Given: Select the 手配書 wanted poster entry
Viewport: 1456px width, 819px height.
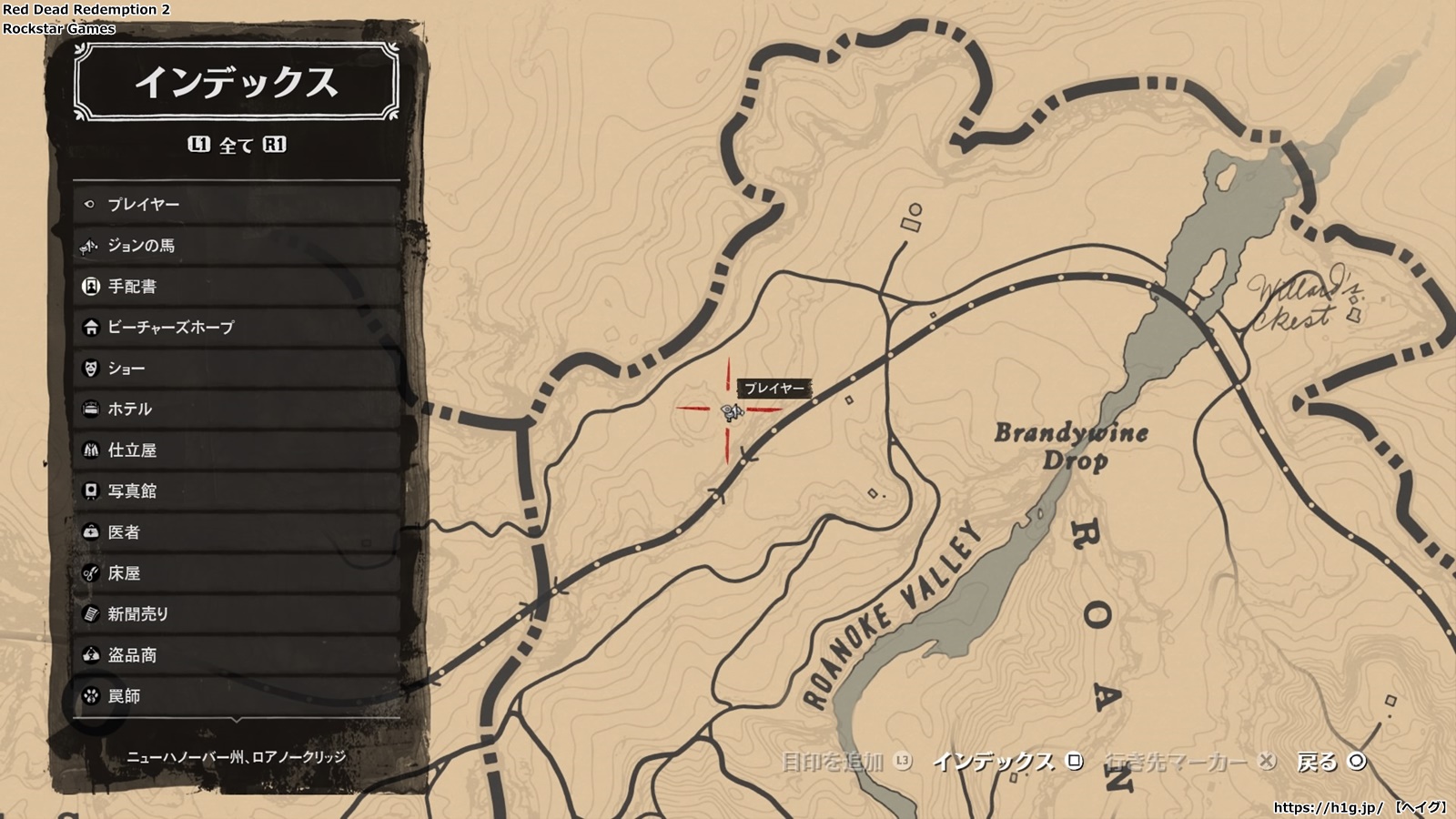Looking at the screenshot, I should (237, 287).
